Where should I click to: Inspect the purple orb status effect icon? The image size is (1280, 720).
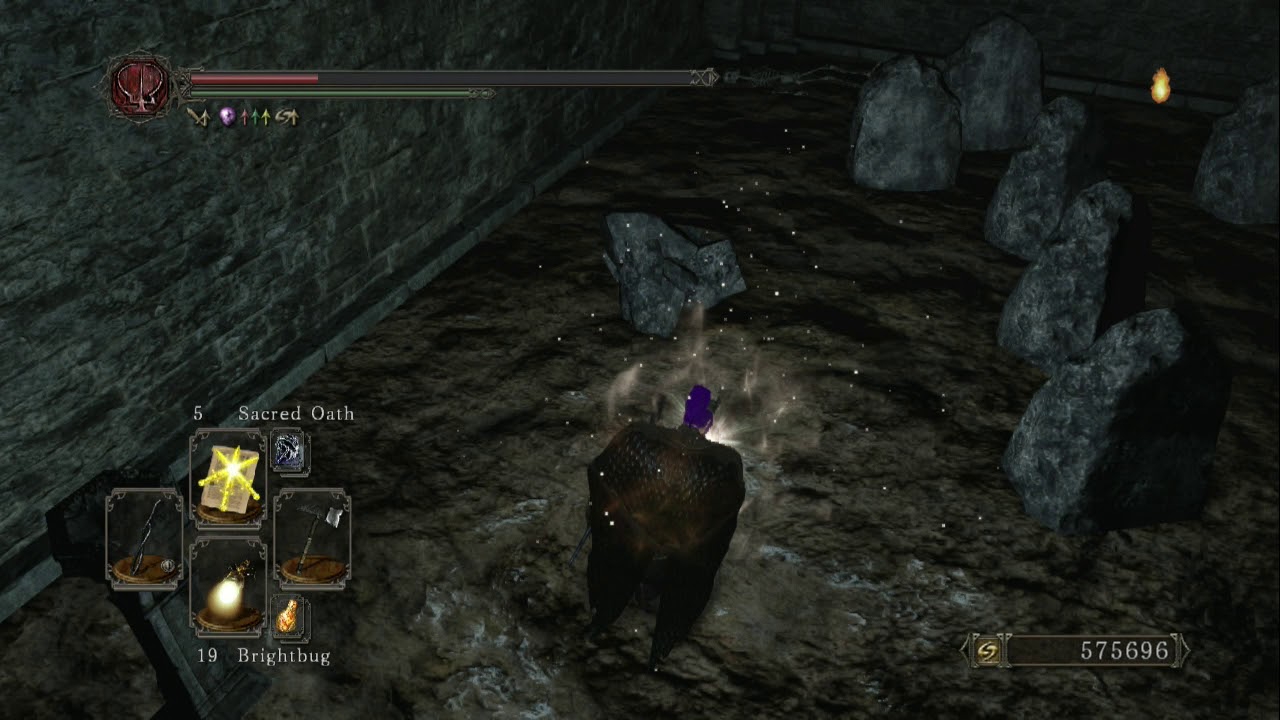click(228, 117)
